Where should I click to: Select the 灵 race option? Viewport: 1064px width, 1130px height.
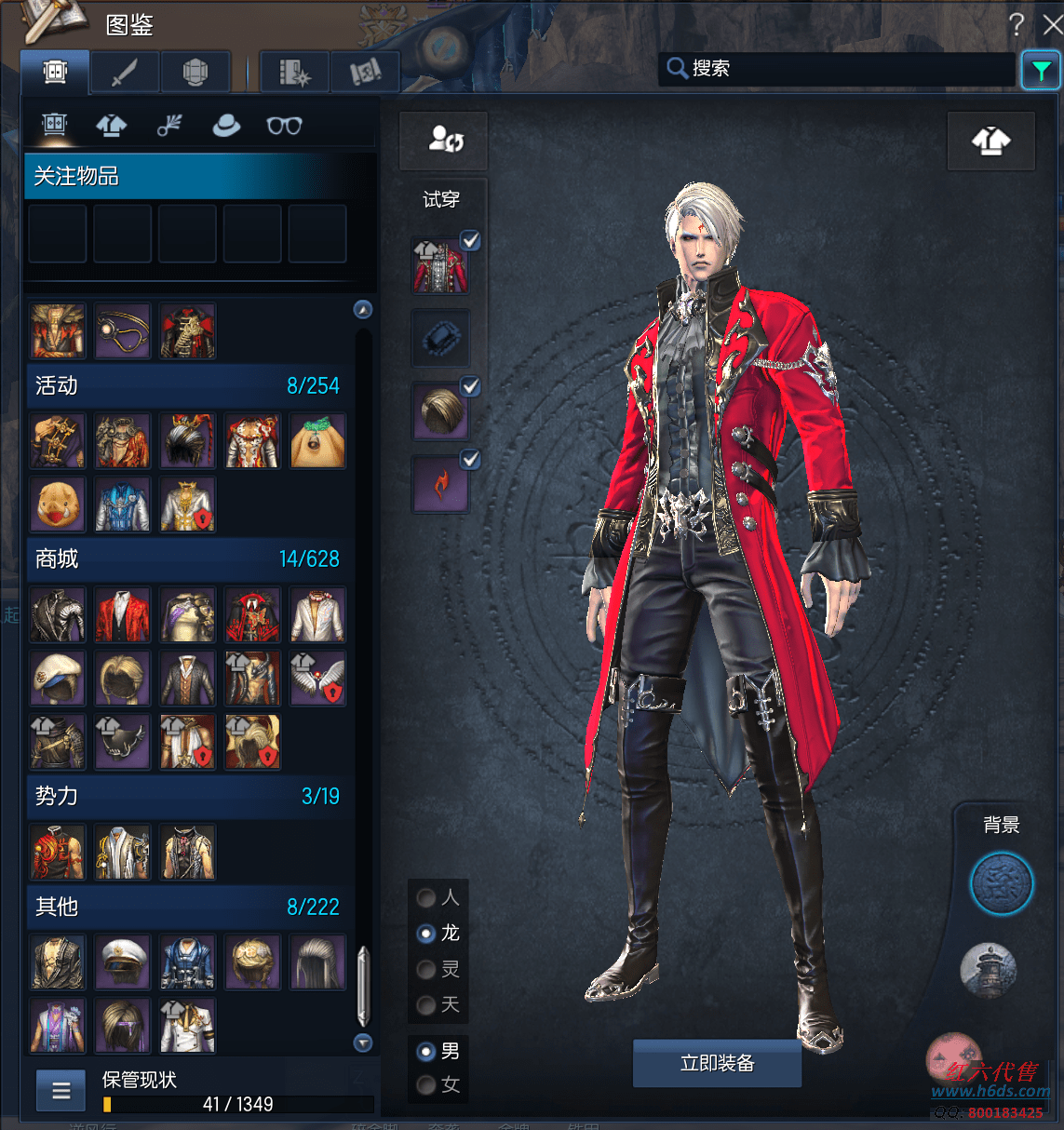[427, 970]
